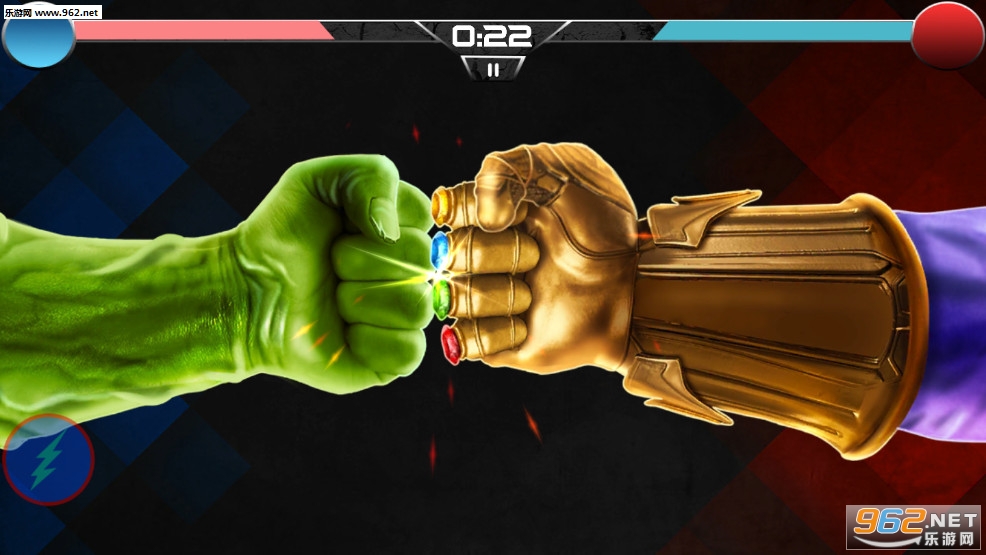This screenshot has height=555, width=986.
Task: Pause the match with the pause button
Action: pos(491,69)
